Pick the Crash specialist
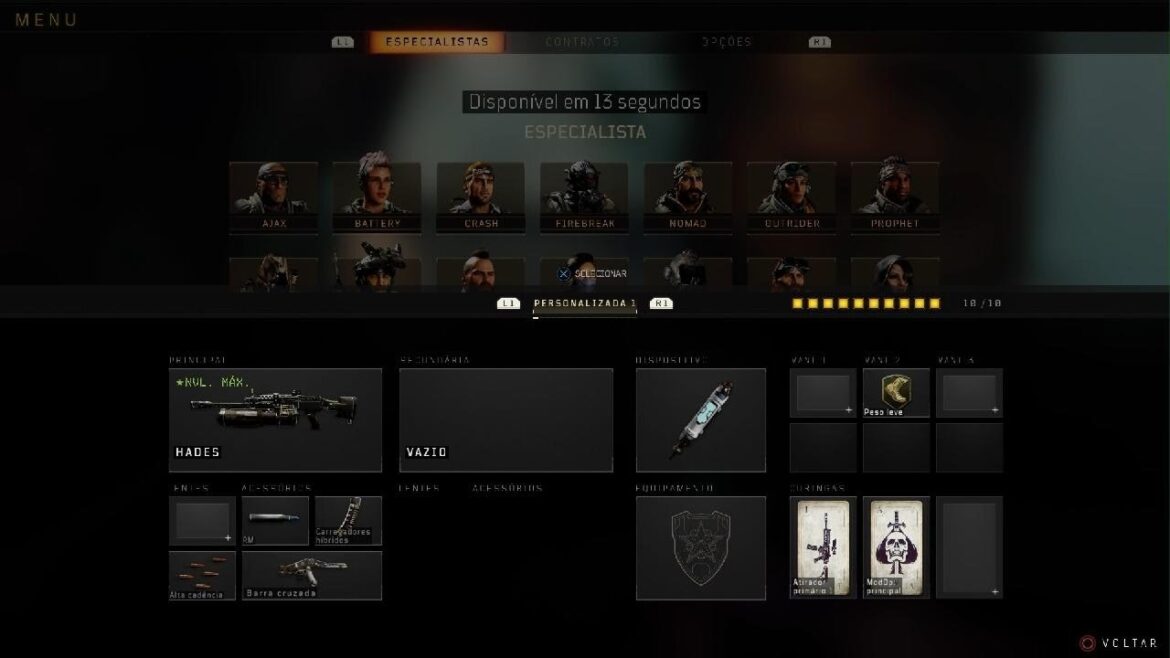1170x658 pixels. [x=481, y=196]
